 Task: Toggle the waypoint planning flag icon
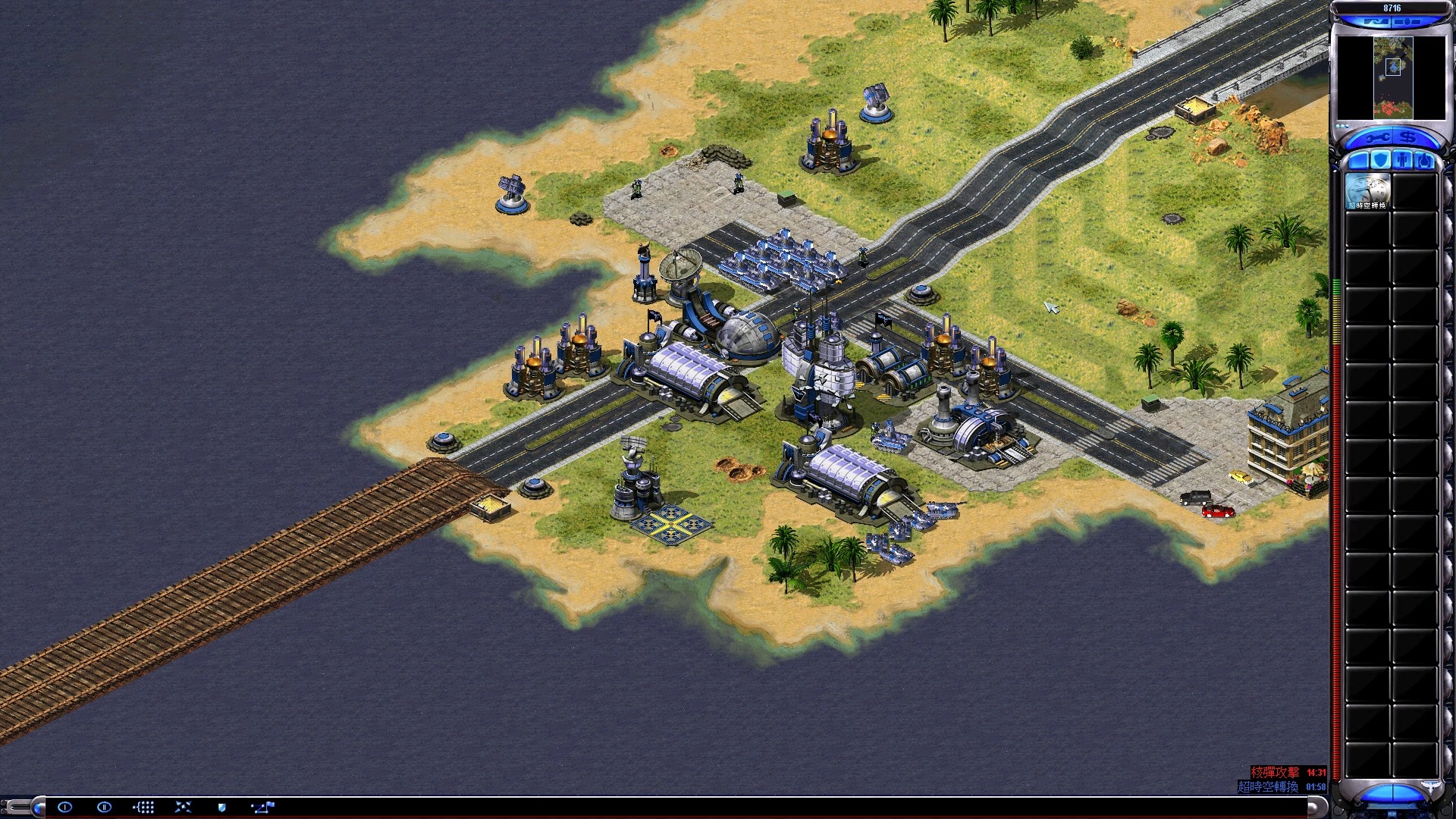tap(262, 807)
